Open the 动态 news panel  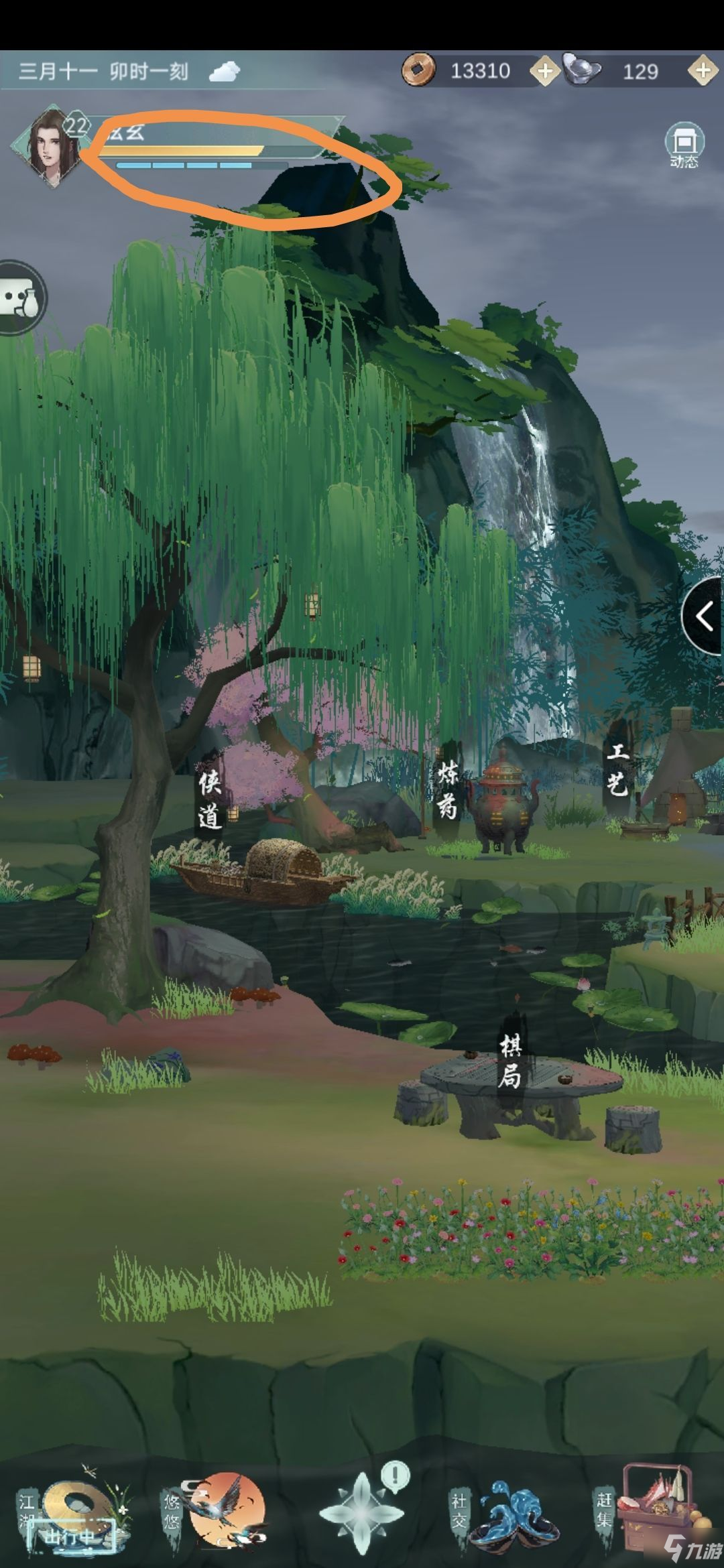683,145
